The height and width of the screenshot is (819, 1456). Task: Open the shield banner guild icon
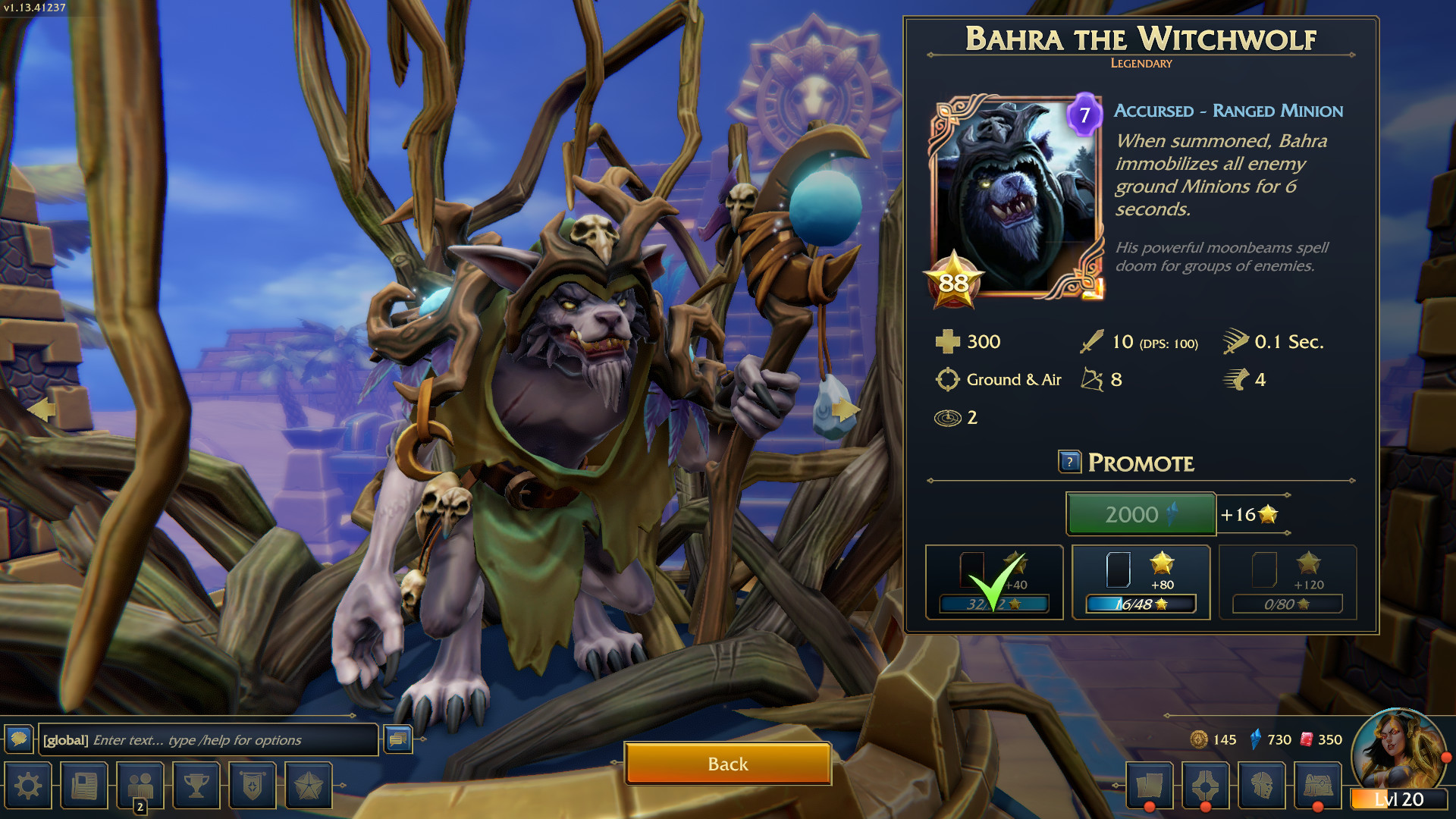[253, 786]
